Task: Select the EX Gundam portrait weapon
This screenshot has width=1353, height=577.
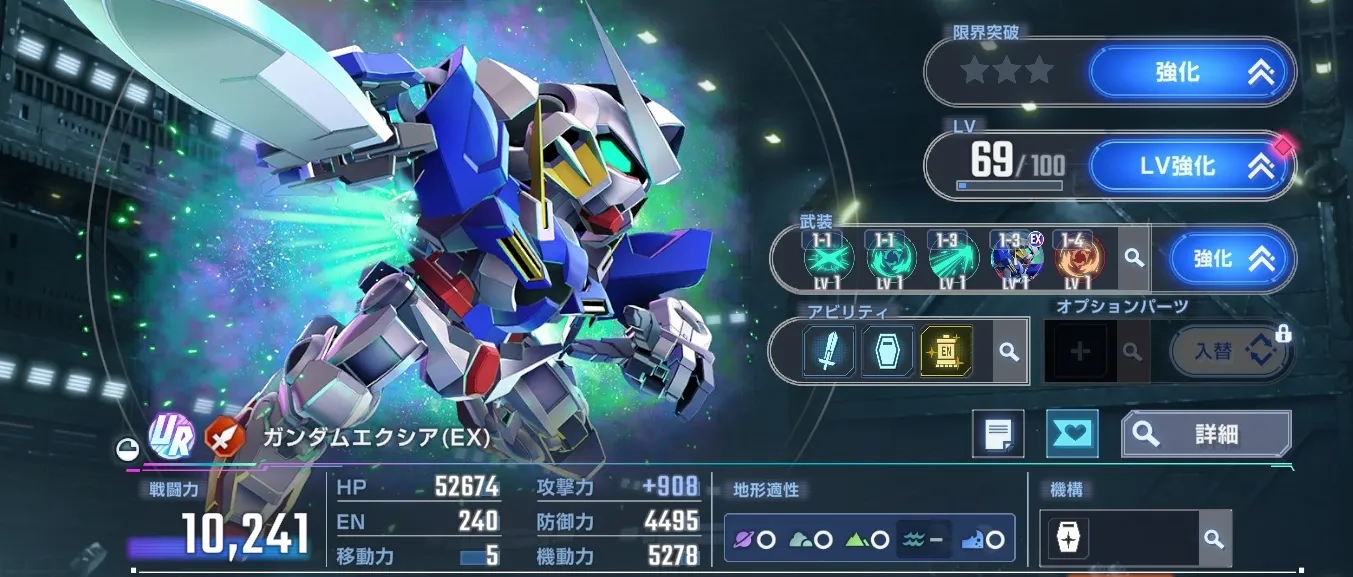Action: tap(1015, 259)
